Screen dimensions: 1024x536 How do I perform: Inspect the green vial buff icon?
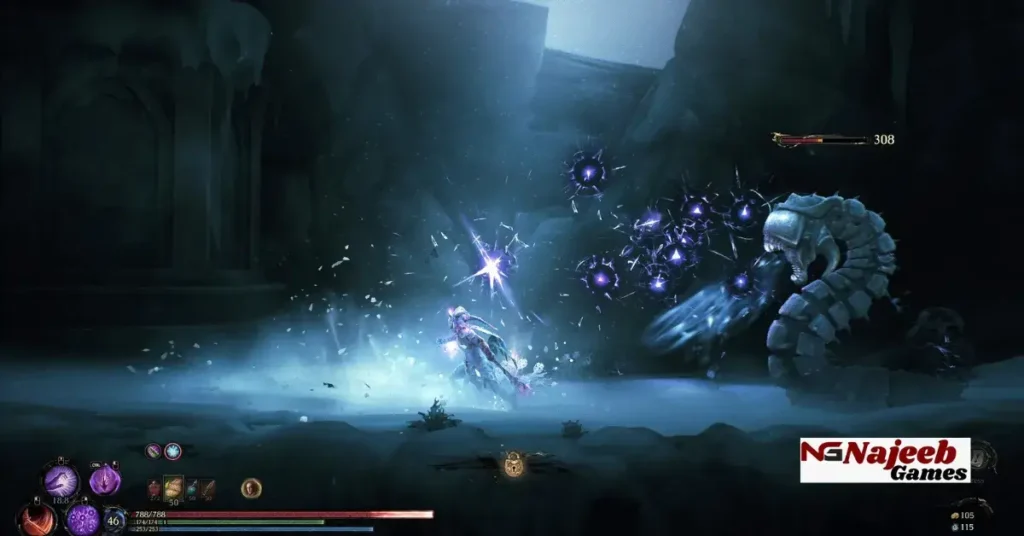point(154,452)
